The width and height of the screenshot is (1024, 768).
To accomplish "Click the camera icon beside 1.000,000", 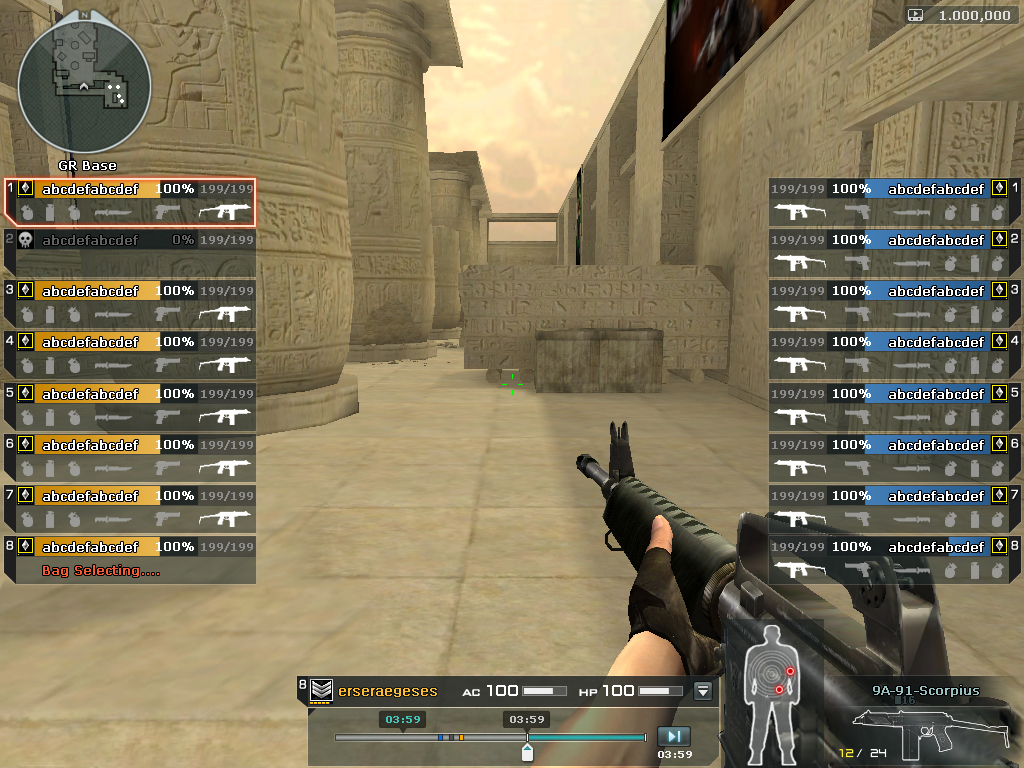I will 916,15.
